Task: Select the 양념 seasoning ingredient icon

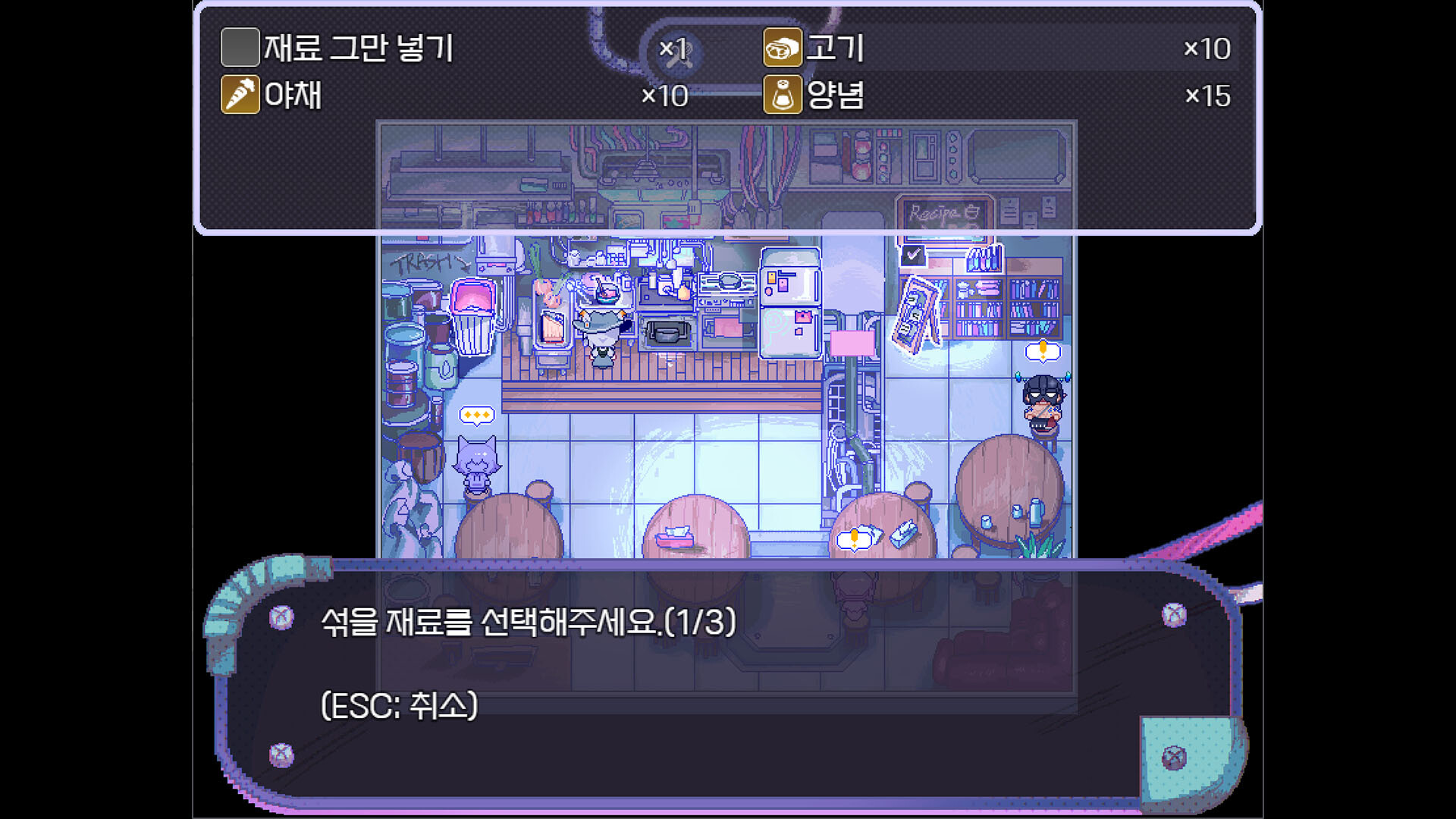Action: [x=782, y=94]
